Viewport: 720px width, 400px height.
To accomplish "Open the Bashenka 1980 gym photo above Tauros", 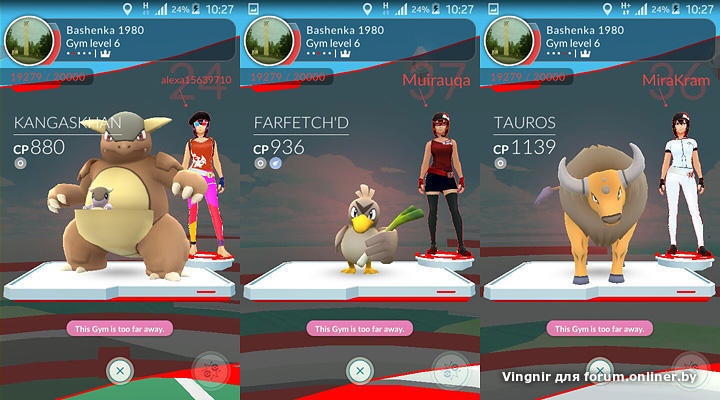I will click(508, 42).
